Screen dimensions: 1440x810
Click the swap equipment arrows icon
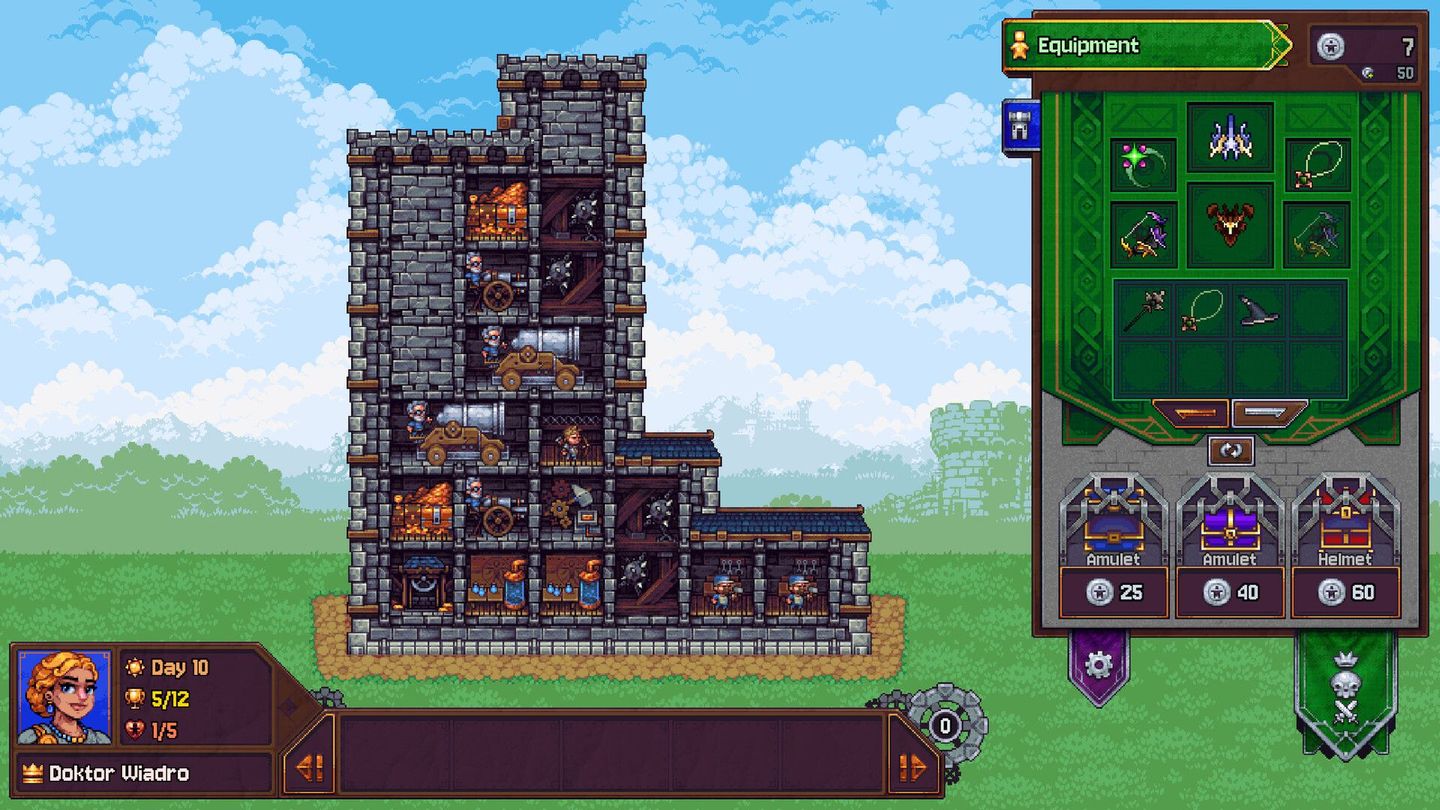1232,450
